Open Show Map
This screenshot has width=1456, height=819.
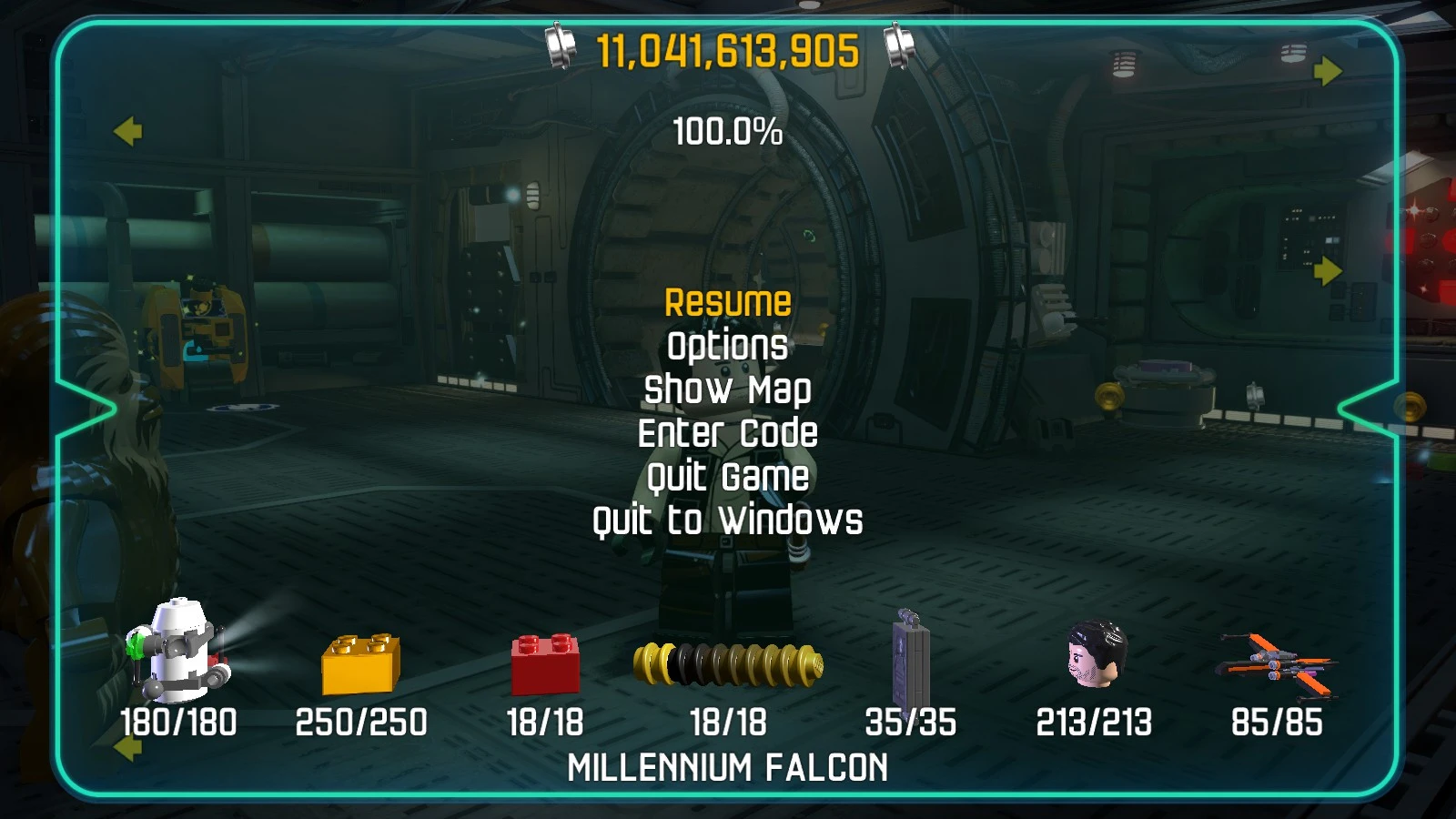click(x=727, y=389)
